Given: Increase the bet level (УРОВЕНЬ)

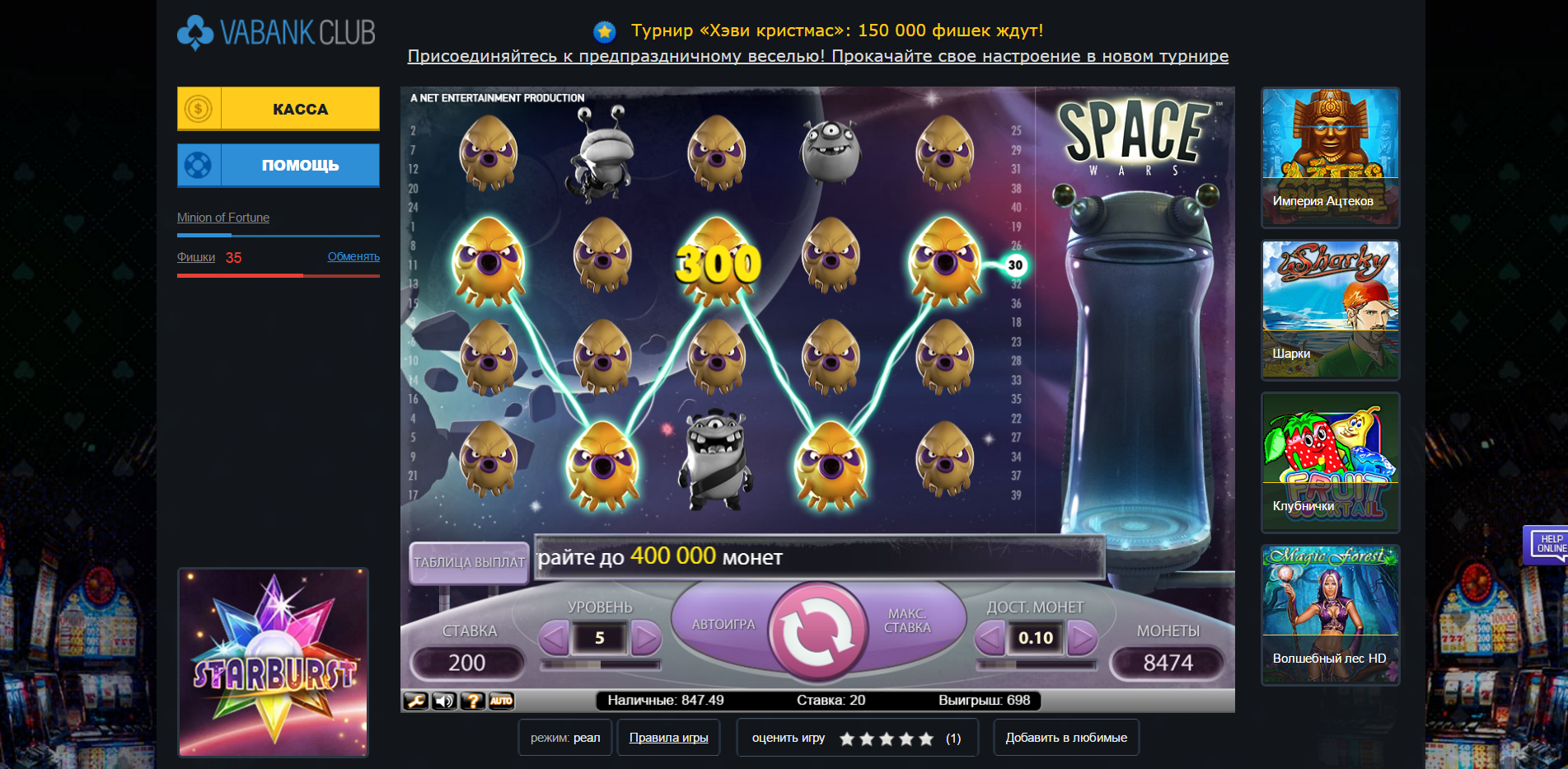Looking at the screenshot, I should (646, 638).
